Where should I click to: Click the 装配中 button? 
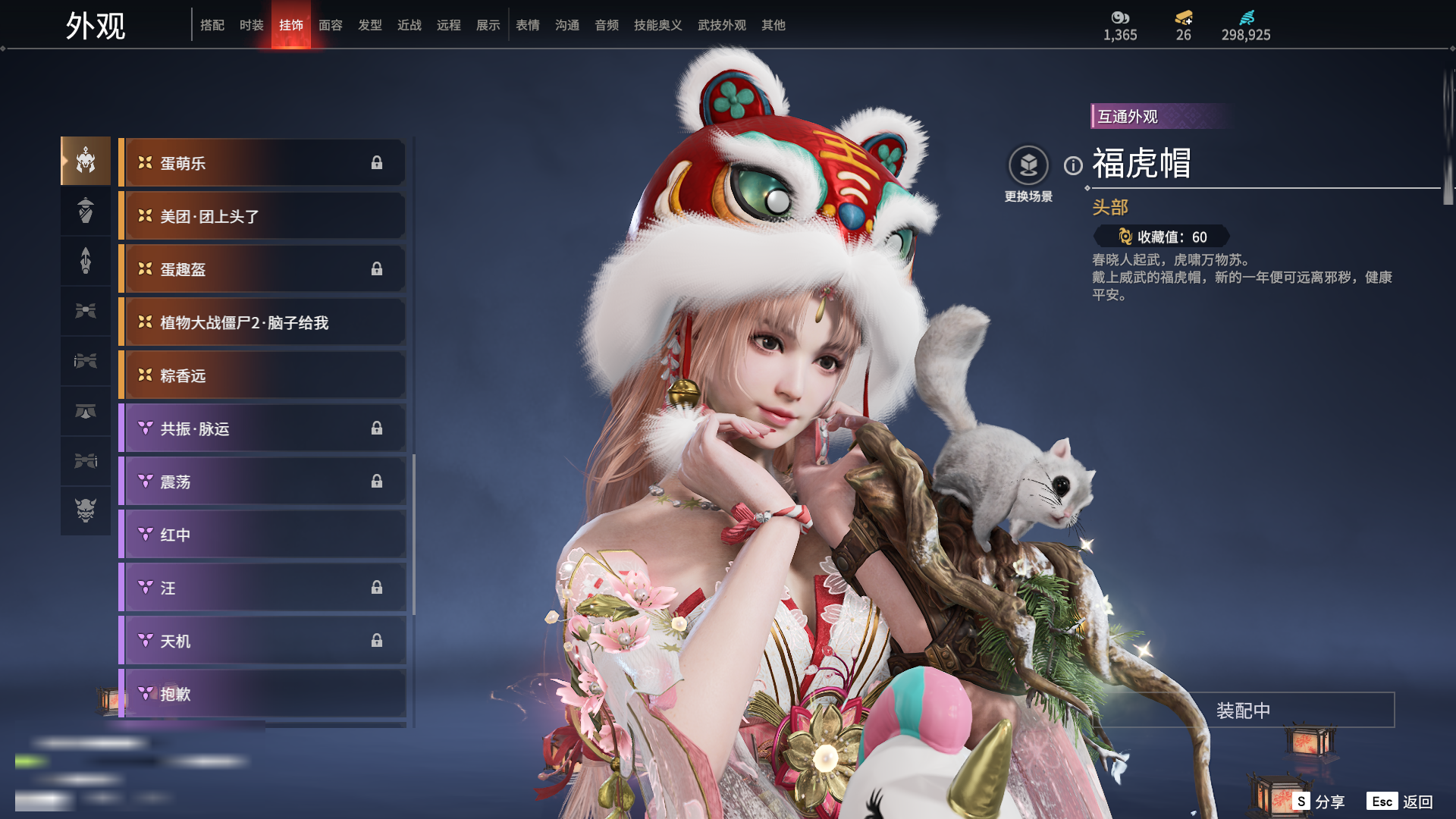pos(1243,711)
